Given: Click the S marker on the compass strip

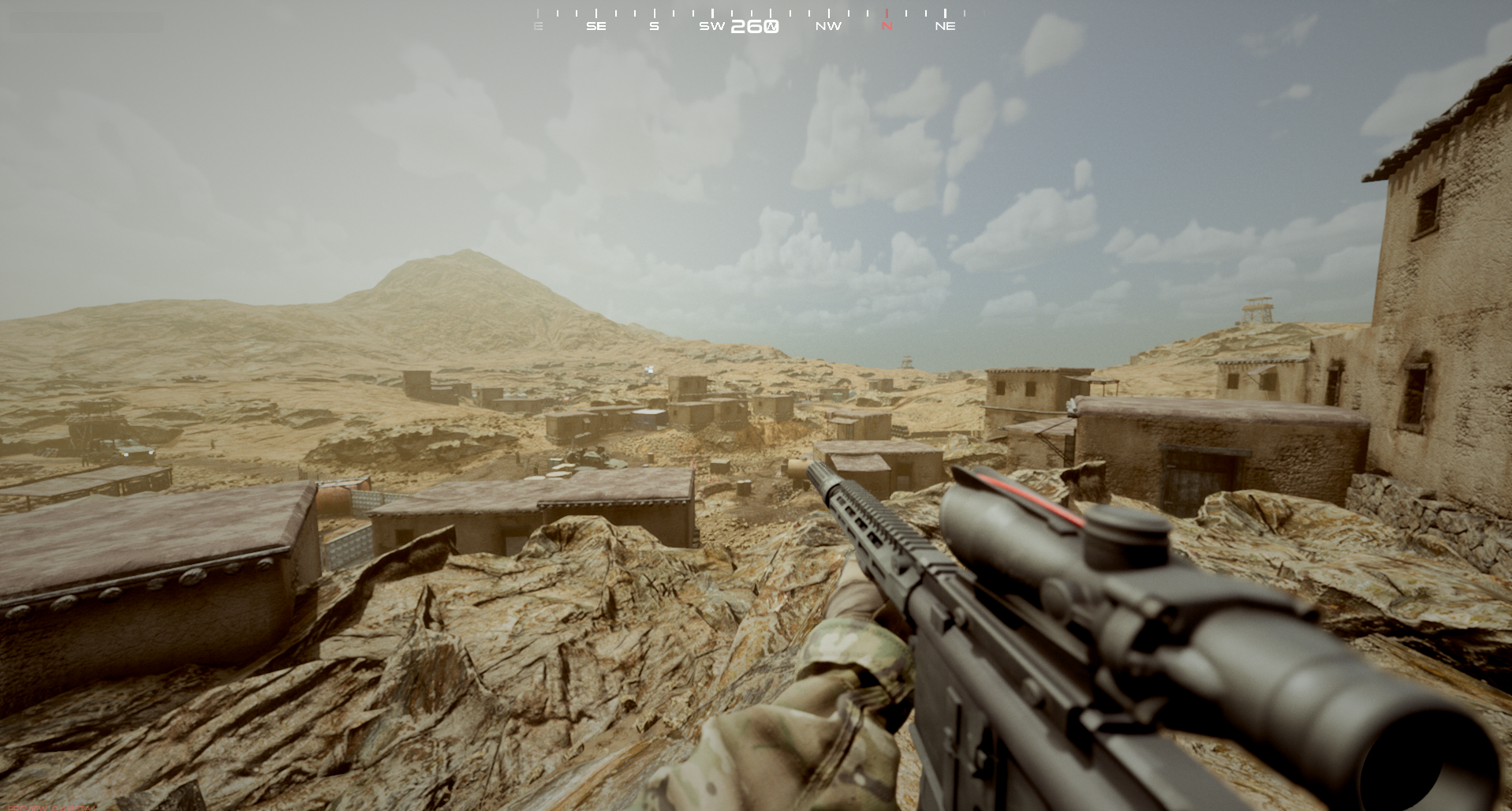Looking at the screenshot, I should (654, 25).
